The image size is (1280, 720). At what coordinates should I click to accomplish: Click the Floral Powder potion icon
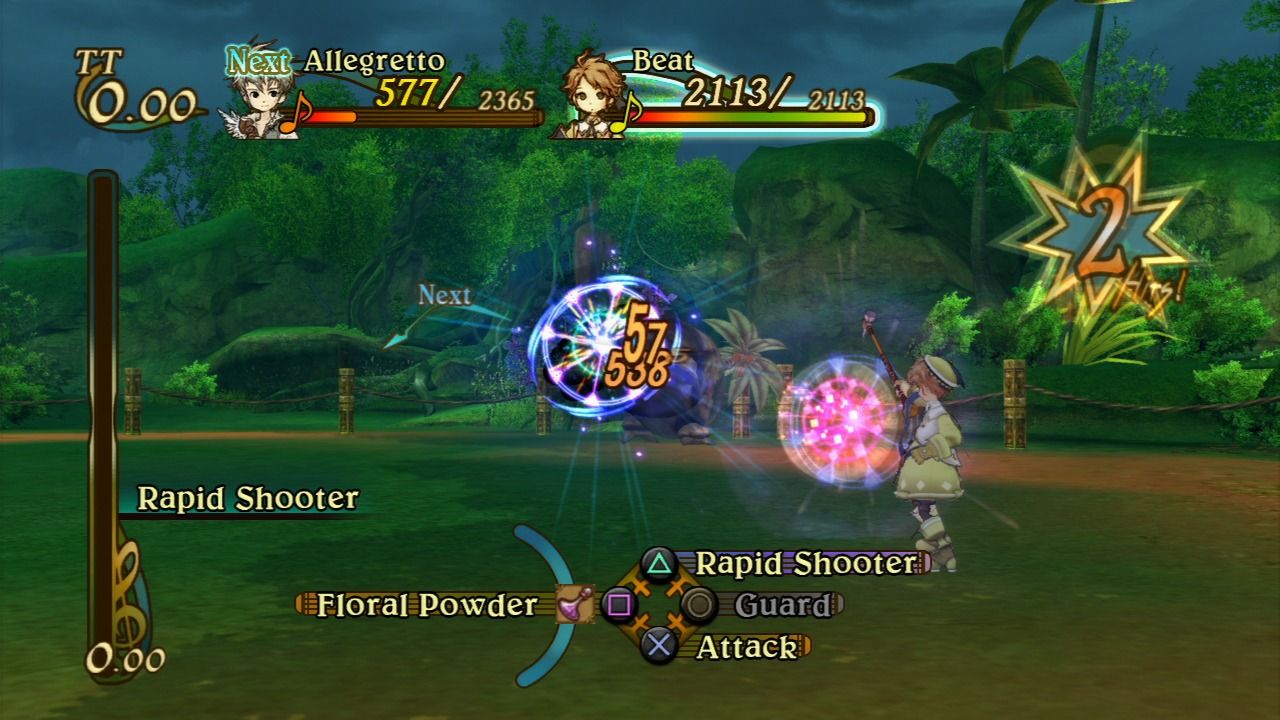point(574,605)
